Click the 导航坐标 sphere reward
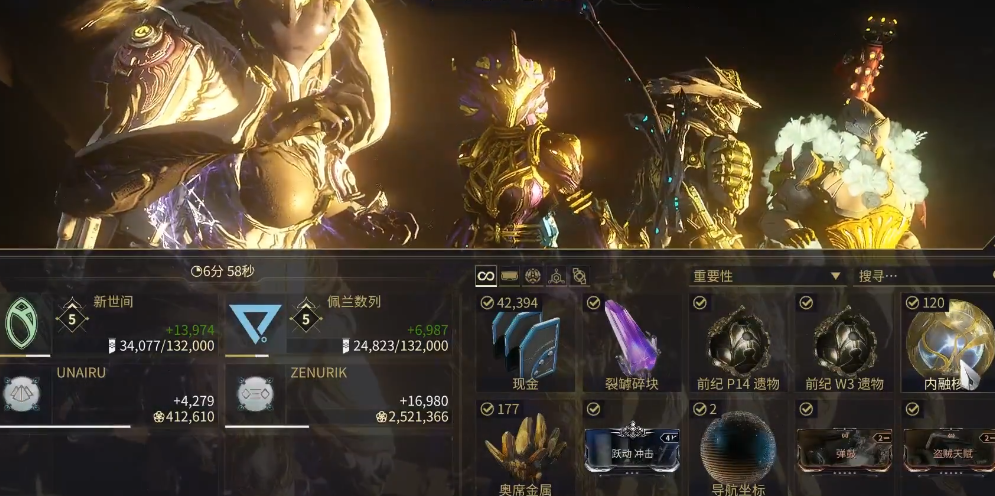 (738, 448)
